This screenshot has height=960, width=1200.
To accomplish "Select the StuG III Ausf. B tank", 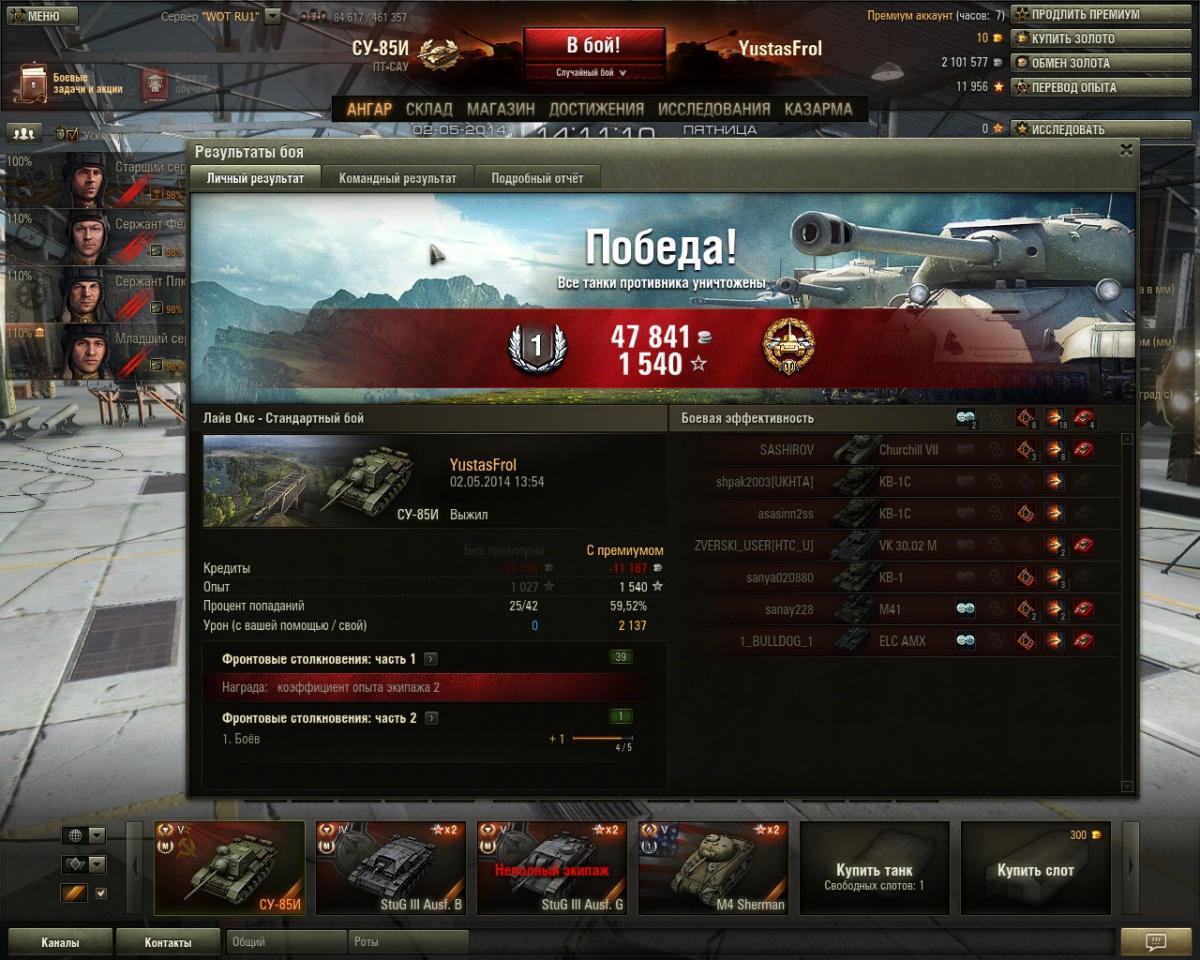I will (x=390, y=868).
